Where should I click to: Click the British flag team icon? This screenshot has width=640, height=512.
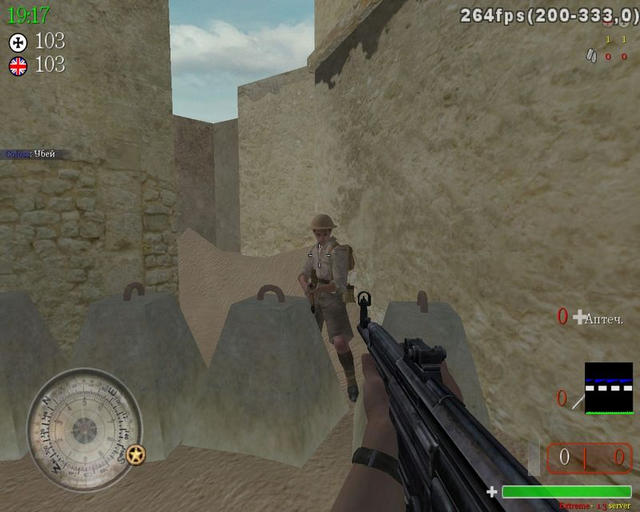click(18, 66)
